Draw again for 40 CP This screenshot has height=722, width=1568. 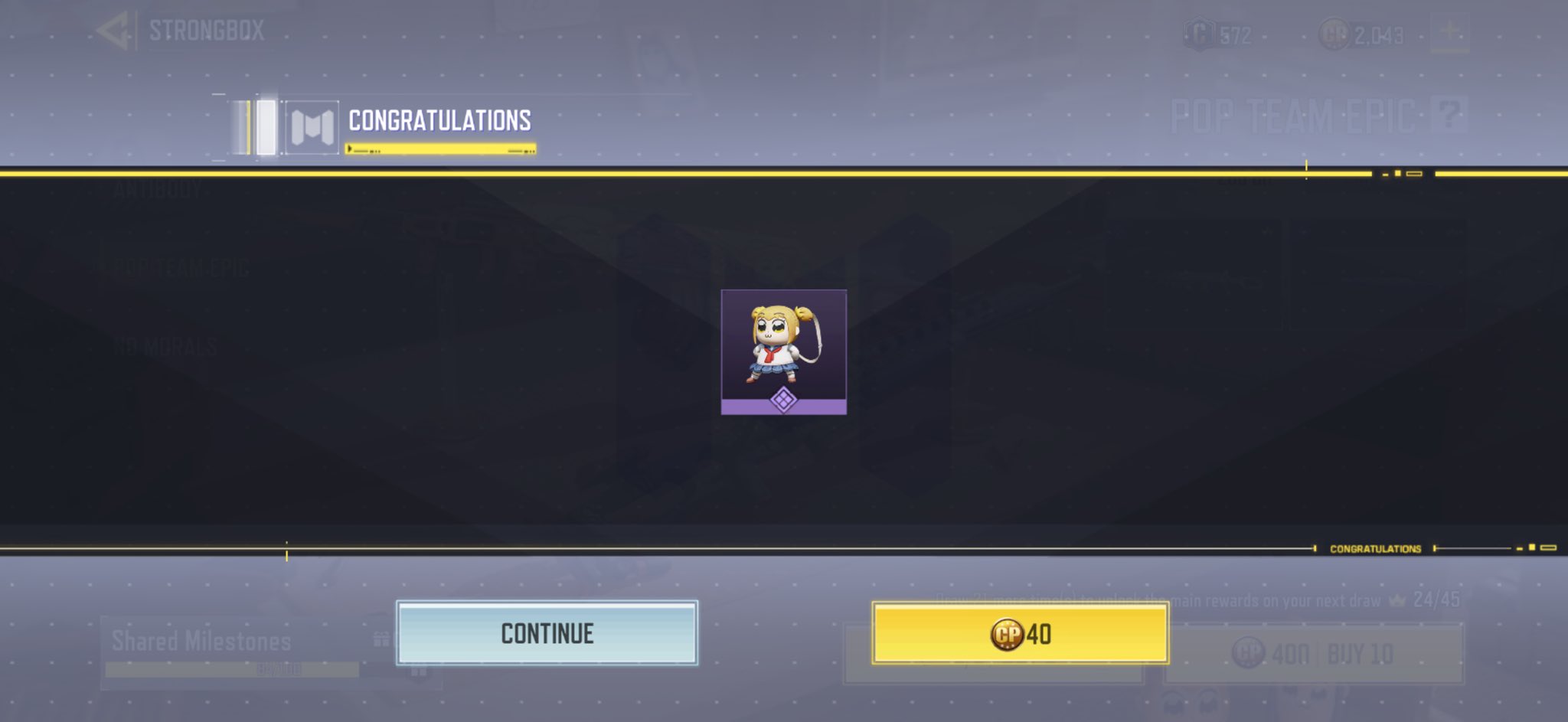click(1020, 633)
